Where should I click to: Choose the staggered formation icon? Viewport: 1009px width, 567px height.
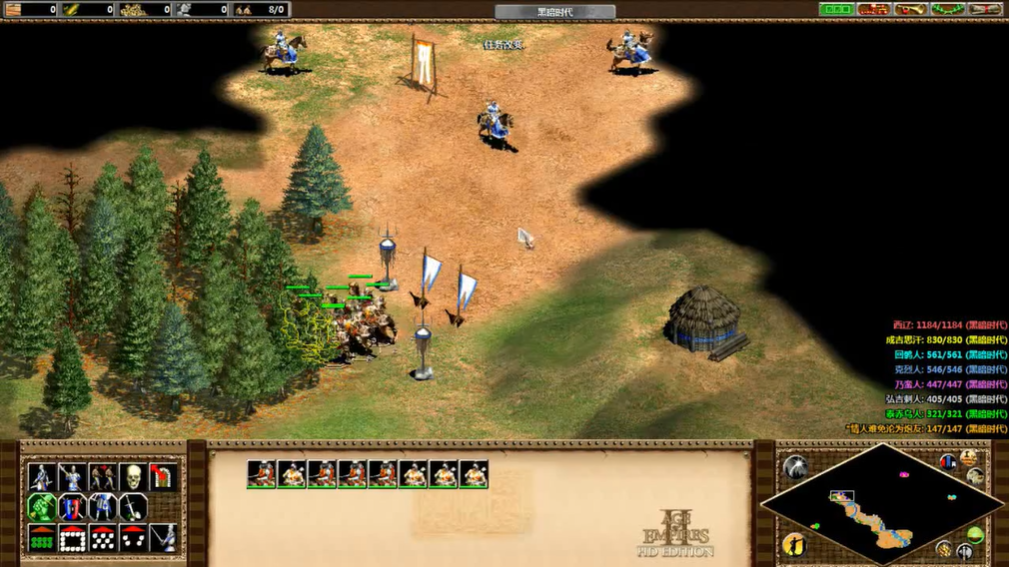tap(102, 539)
